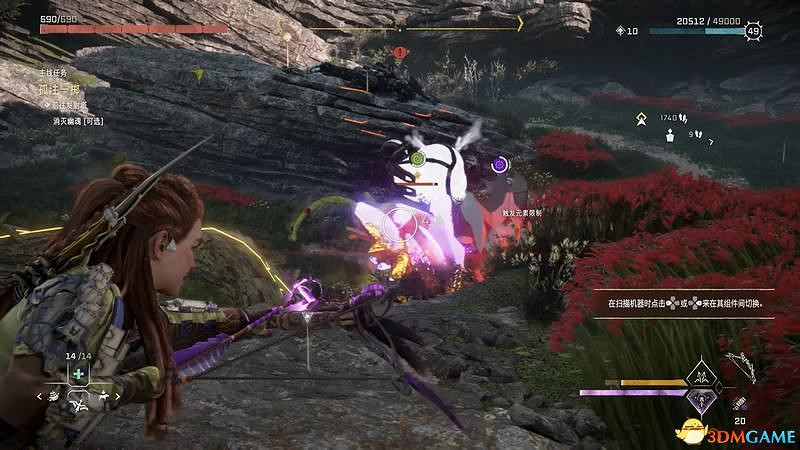Click the level 49 badge

[x=752, y=31]
